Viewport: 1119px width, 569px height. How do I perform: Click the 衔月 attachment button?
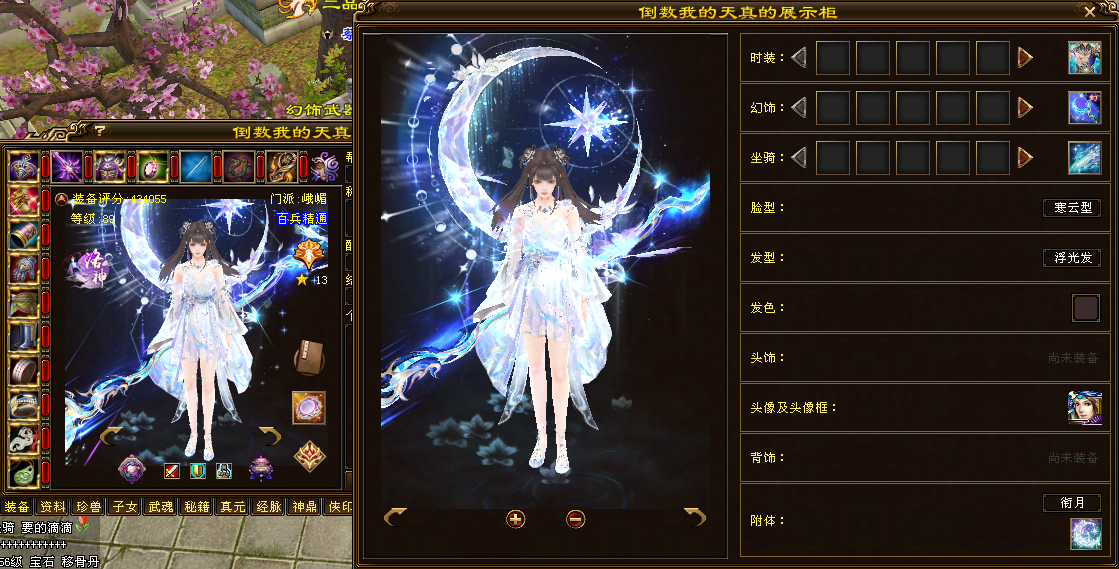[x=1071, y=503]
